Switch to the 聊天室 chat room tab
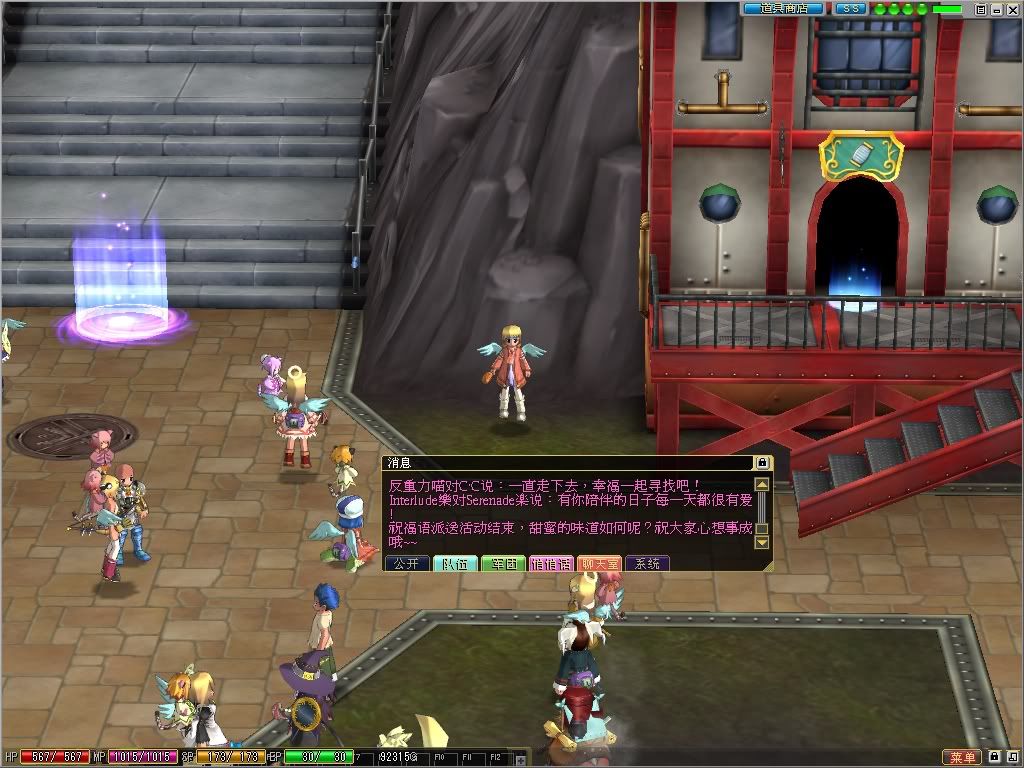This screenshot has height=768, width=1024. point(599,564)
